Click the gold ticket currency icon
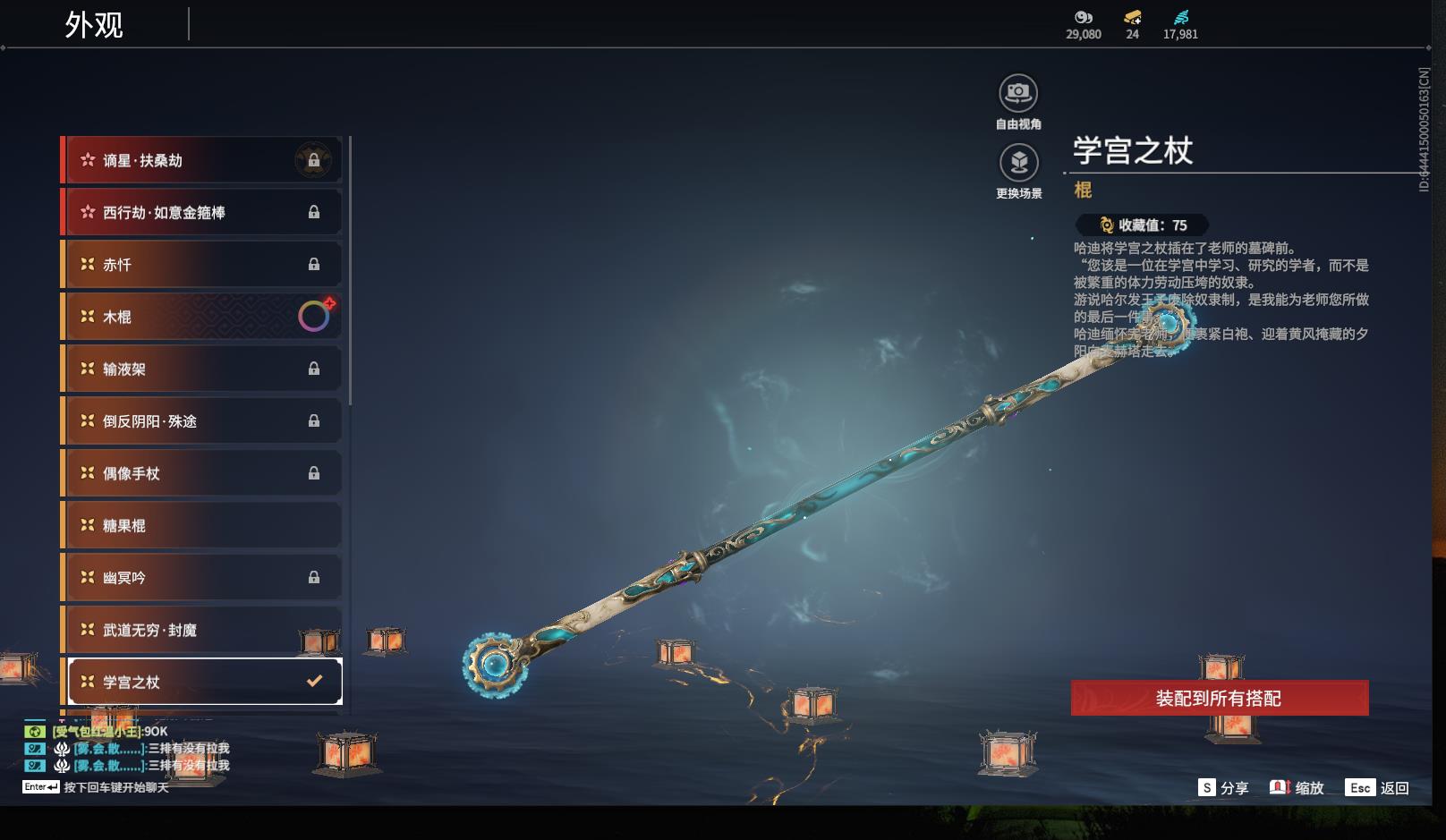The height and width of the screenshot is (840, 1446). (1133, 18)
